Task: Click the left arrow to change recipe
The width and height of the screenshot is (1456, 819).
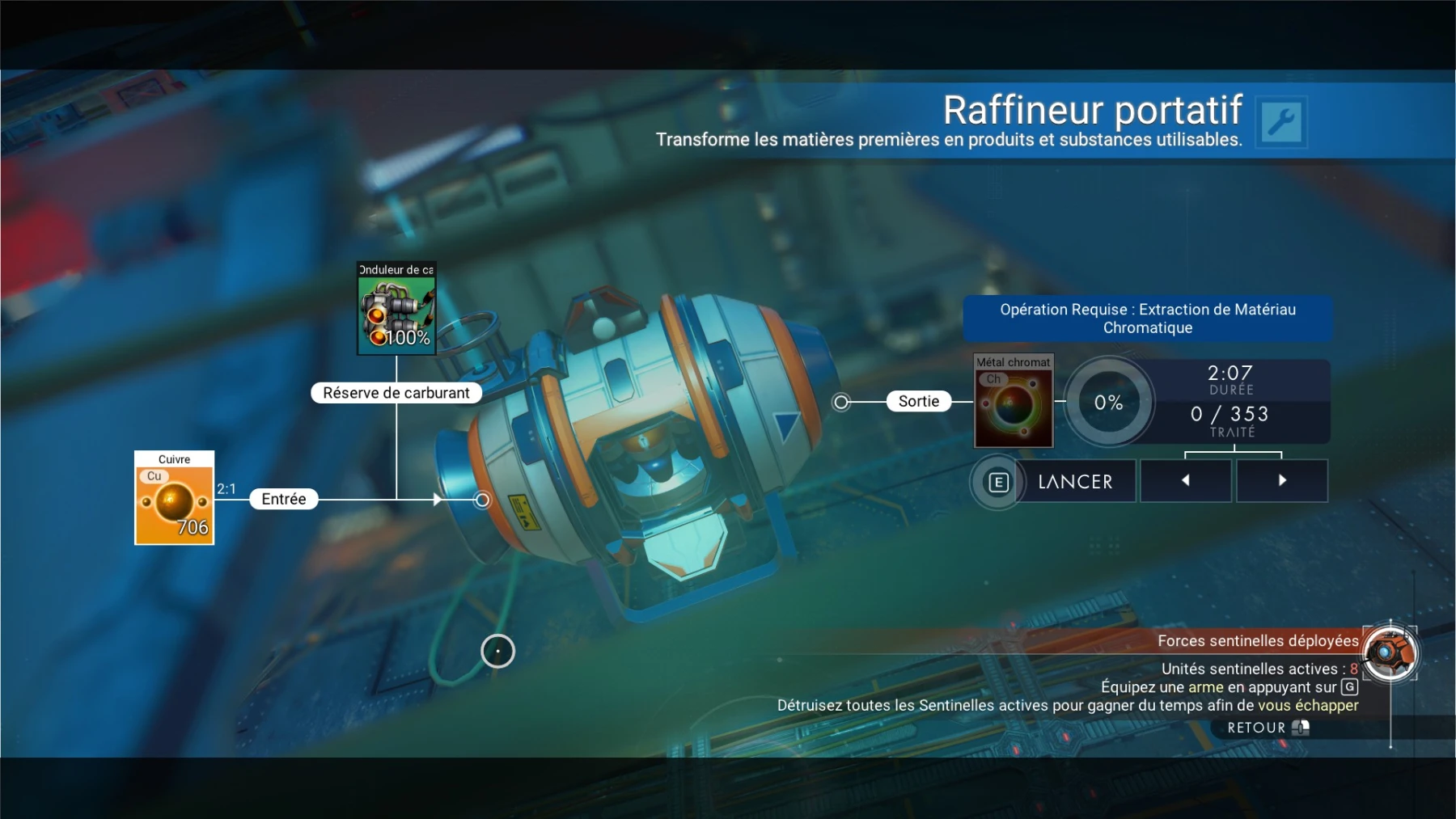Action: tap(1186, 479)
